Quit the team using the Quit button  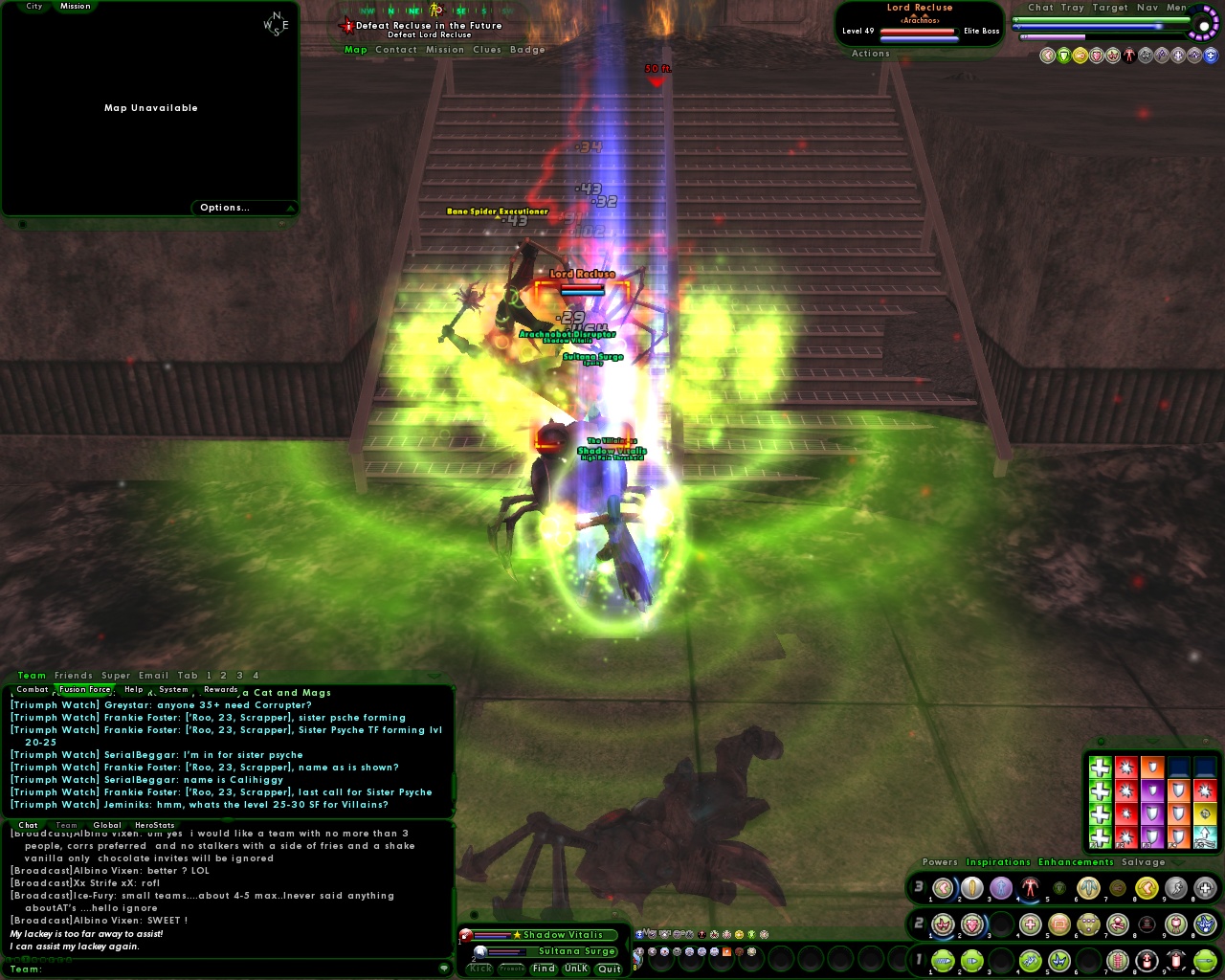pyautogui.click(x=609, y=969)
